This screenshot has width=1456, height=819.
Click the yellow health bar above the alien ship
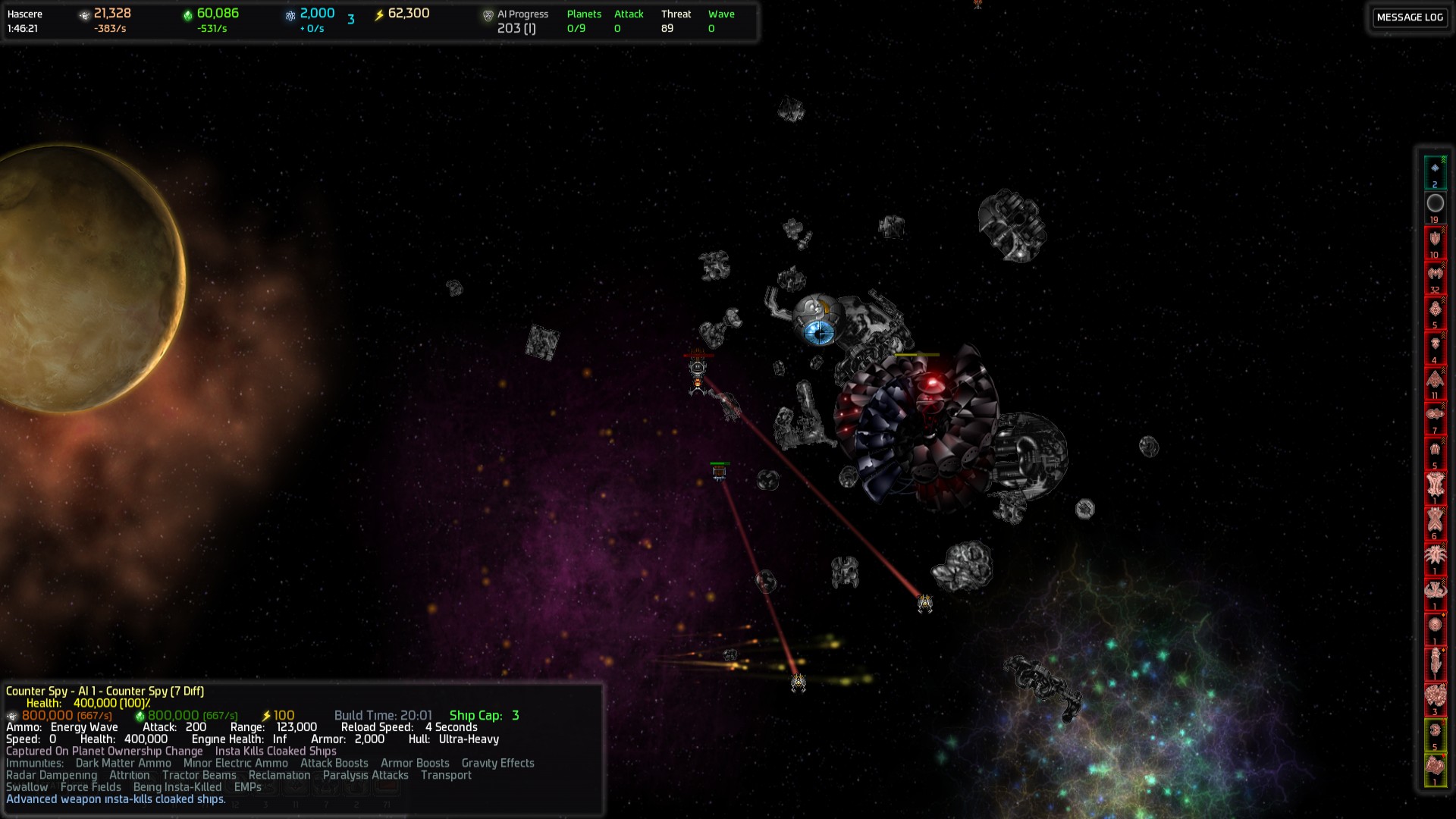[x=915, y=353]
